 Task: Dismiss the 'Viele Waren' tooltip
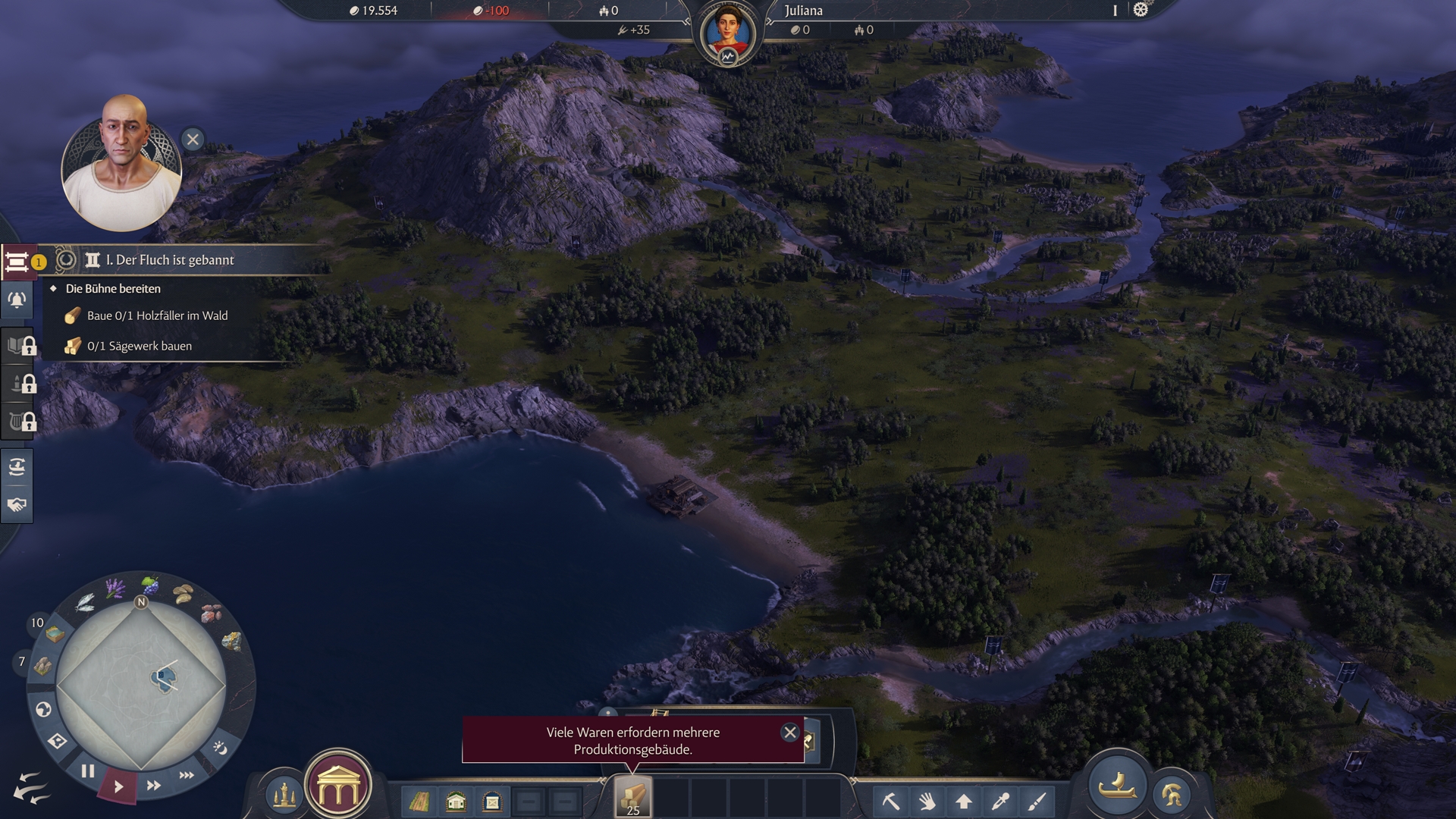point(789,733)
